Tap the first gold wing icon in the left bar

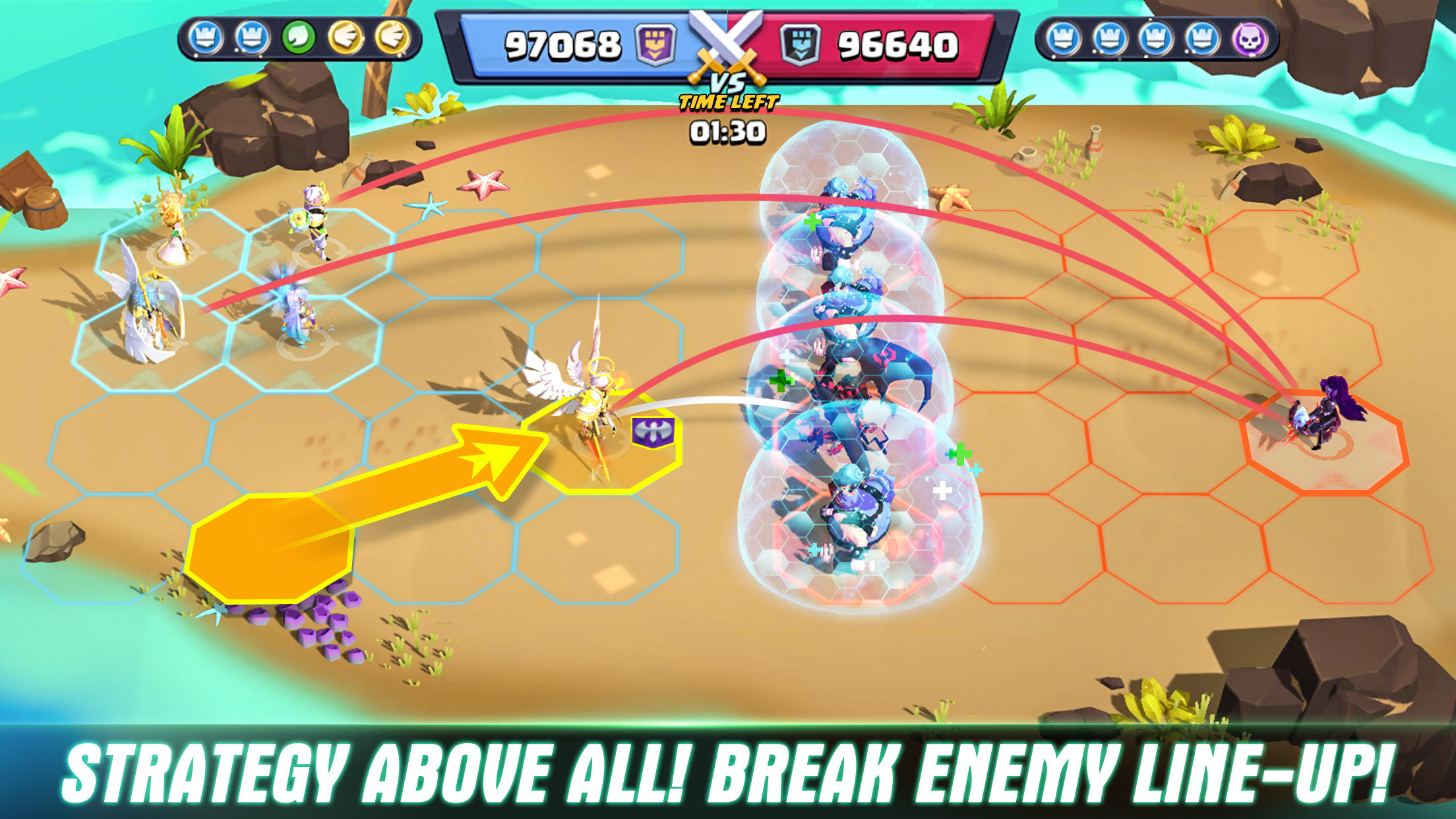pyautogui.click(x=346, y=38)
